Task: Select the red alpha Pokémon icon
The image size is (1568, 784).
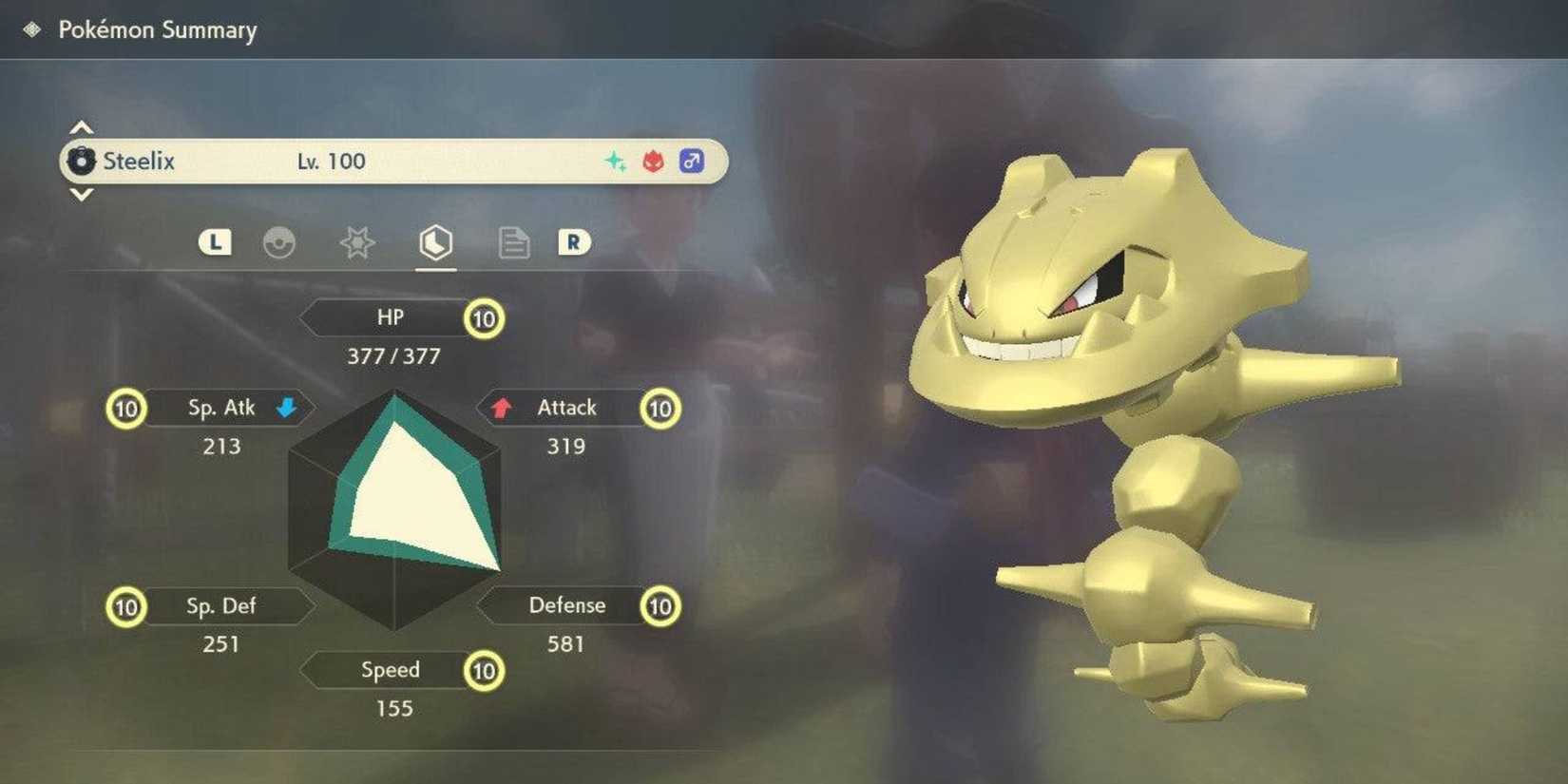Action: (654, 161)
